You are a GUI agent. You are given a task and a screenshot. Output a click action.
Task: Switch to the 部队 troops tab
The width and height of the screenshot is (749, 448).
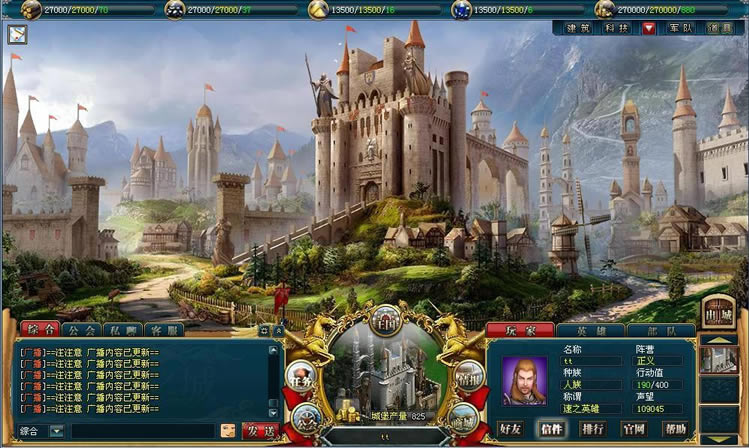654,330
